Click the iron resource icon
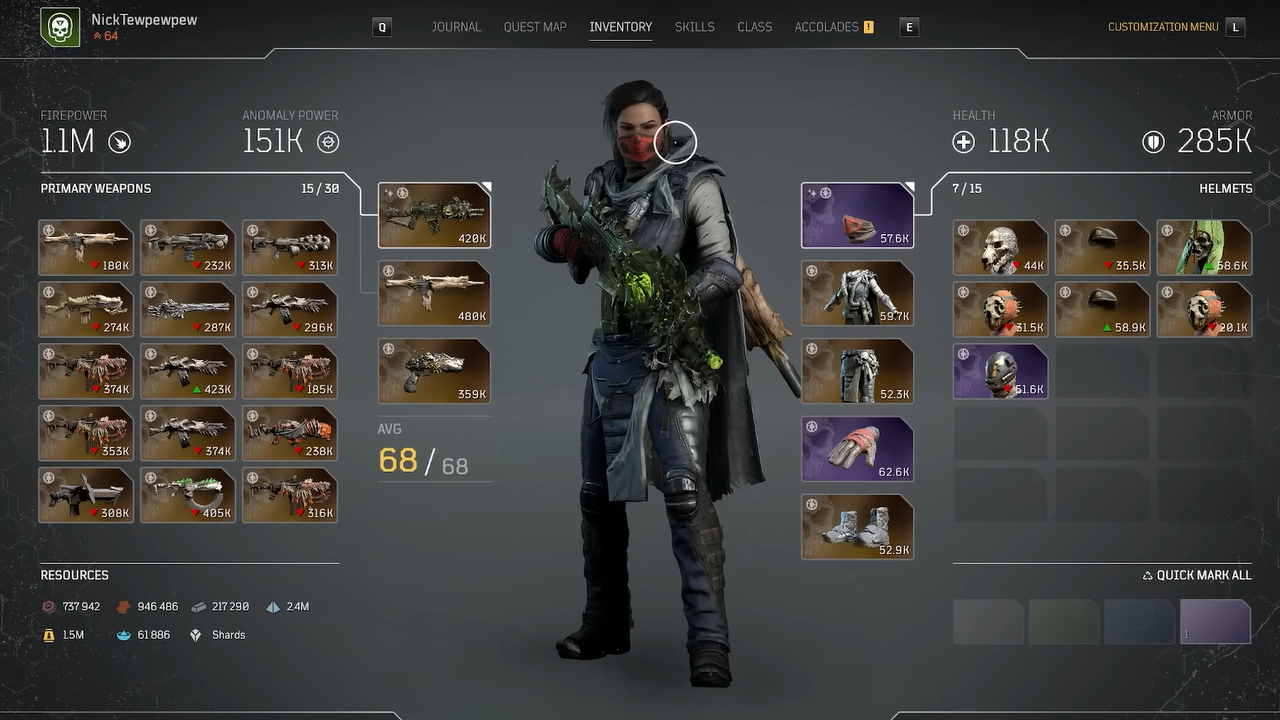The height and width of the screenshot is (720, 1280). pyautogui.click(x=197, y=606)
